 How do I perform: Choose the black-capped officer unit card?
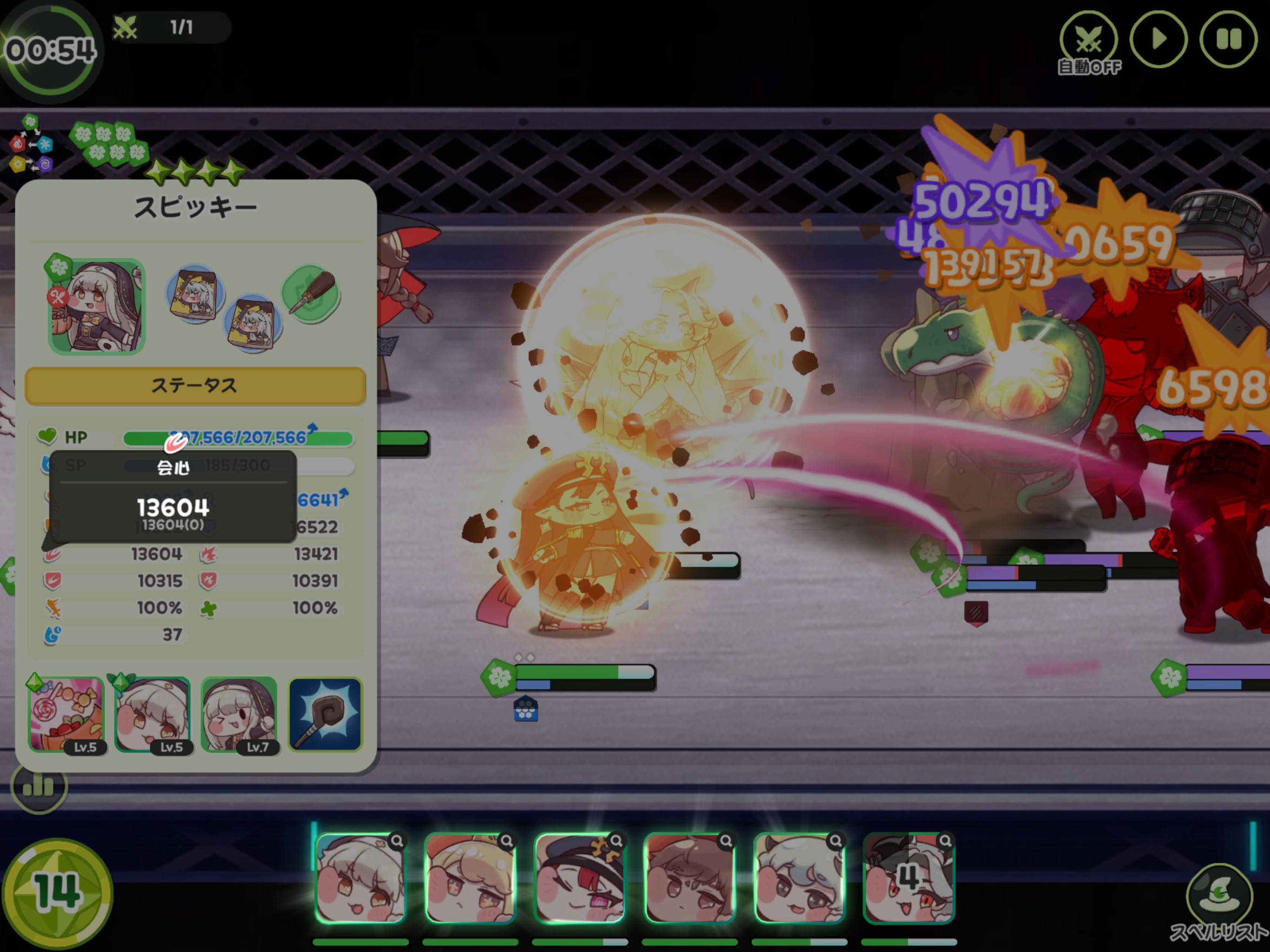coord(579,878)
